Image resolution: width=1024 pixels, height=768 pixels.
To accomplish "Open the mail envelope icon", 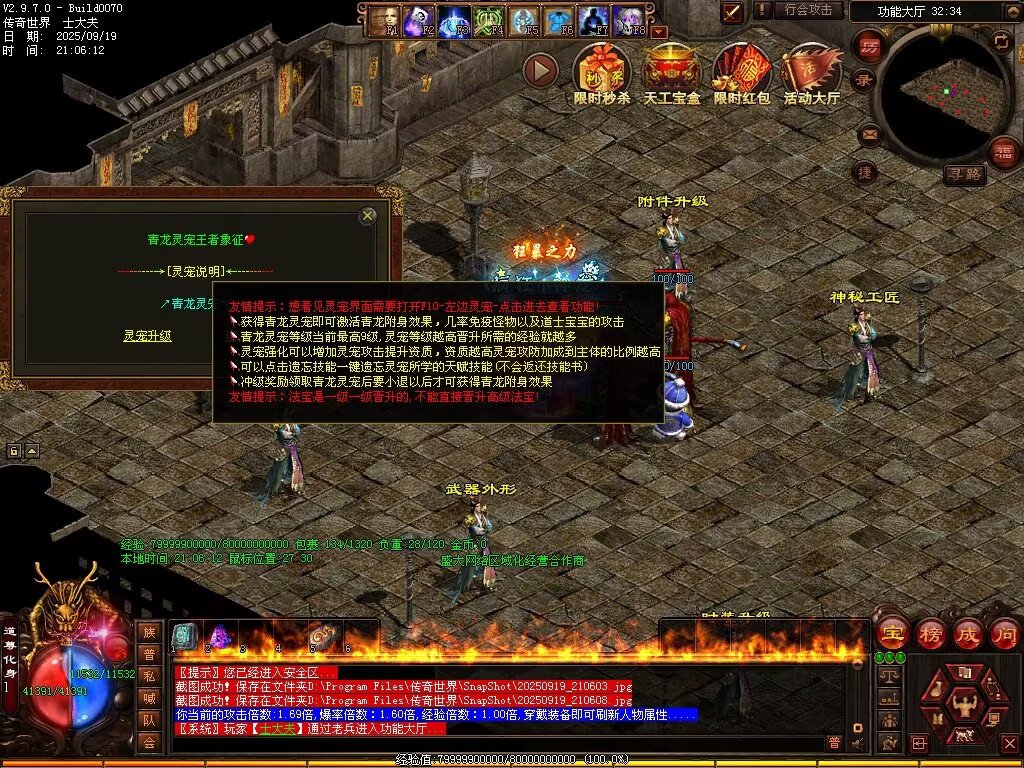I will point(868,132).
